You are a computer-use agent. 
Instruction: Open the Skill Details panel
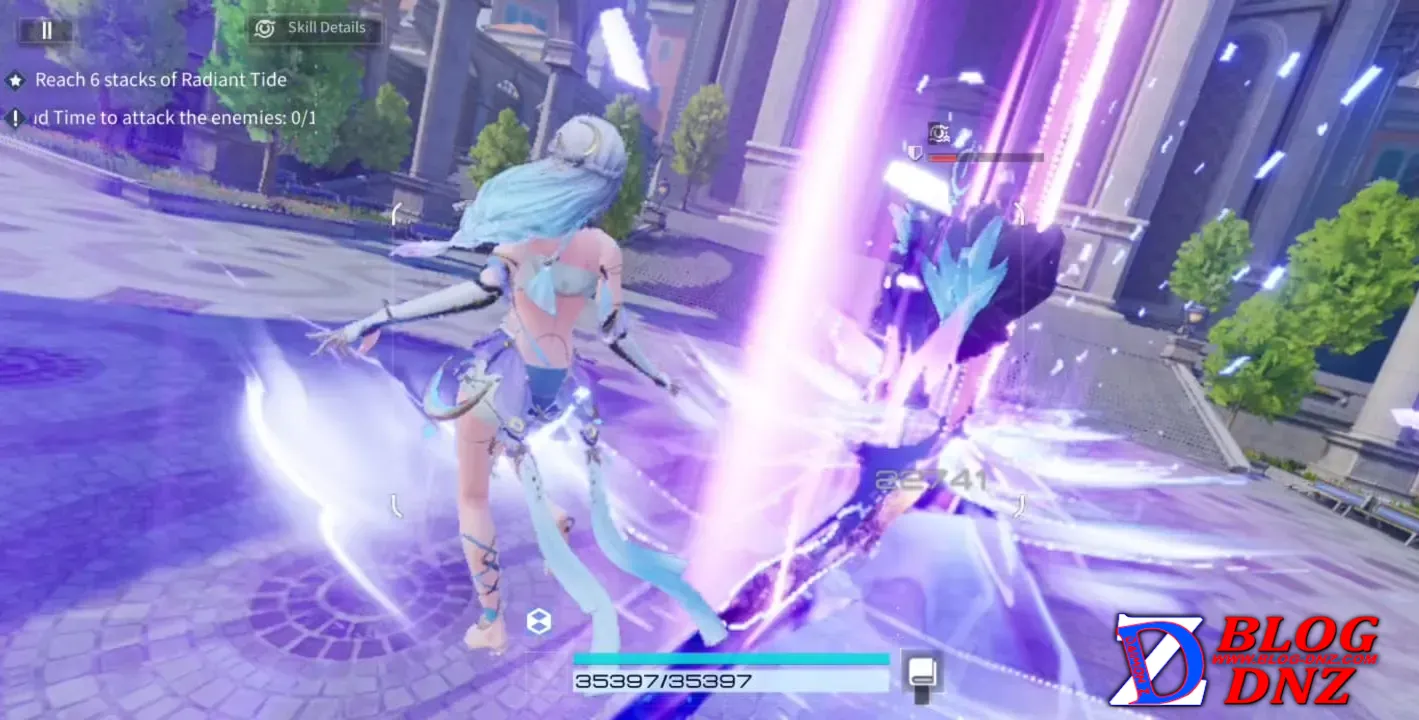pyautogui.click(x=314, y=28)
